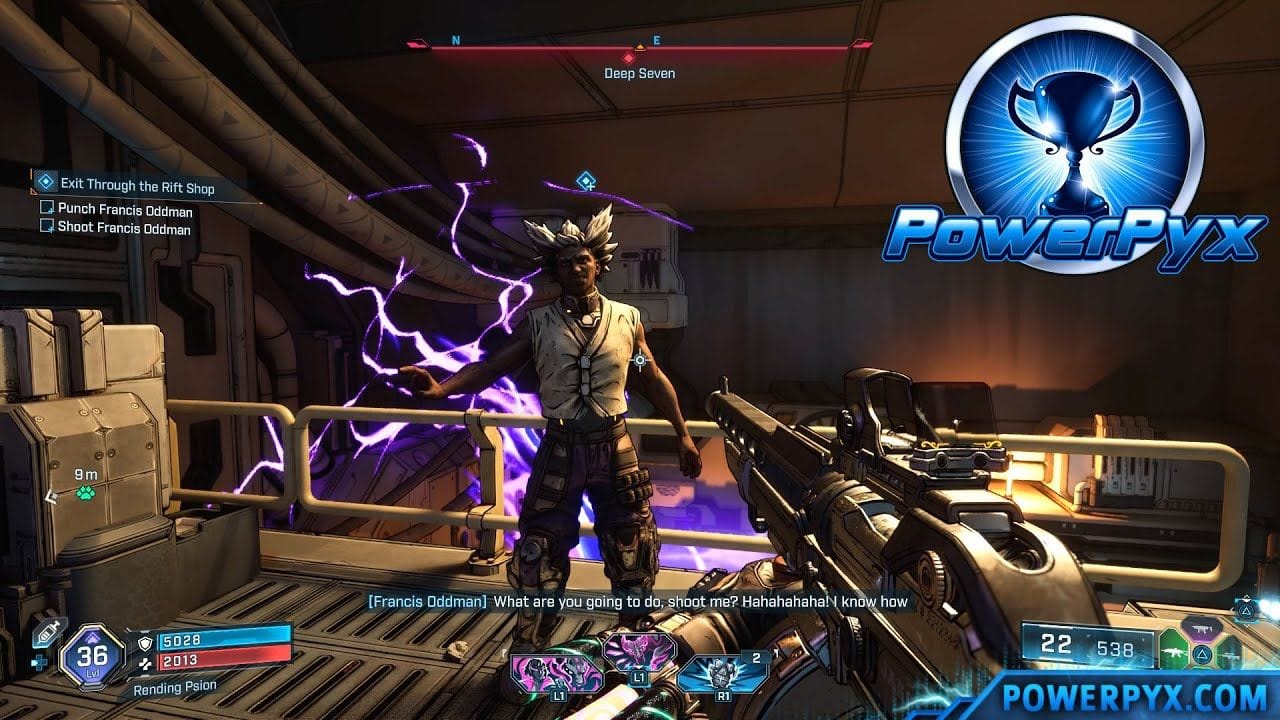The height and width of the screenshot is (720, 1280).
Task: Click the paw print waypoint marker
Action: [86, 493]
